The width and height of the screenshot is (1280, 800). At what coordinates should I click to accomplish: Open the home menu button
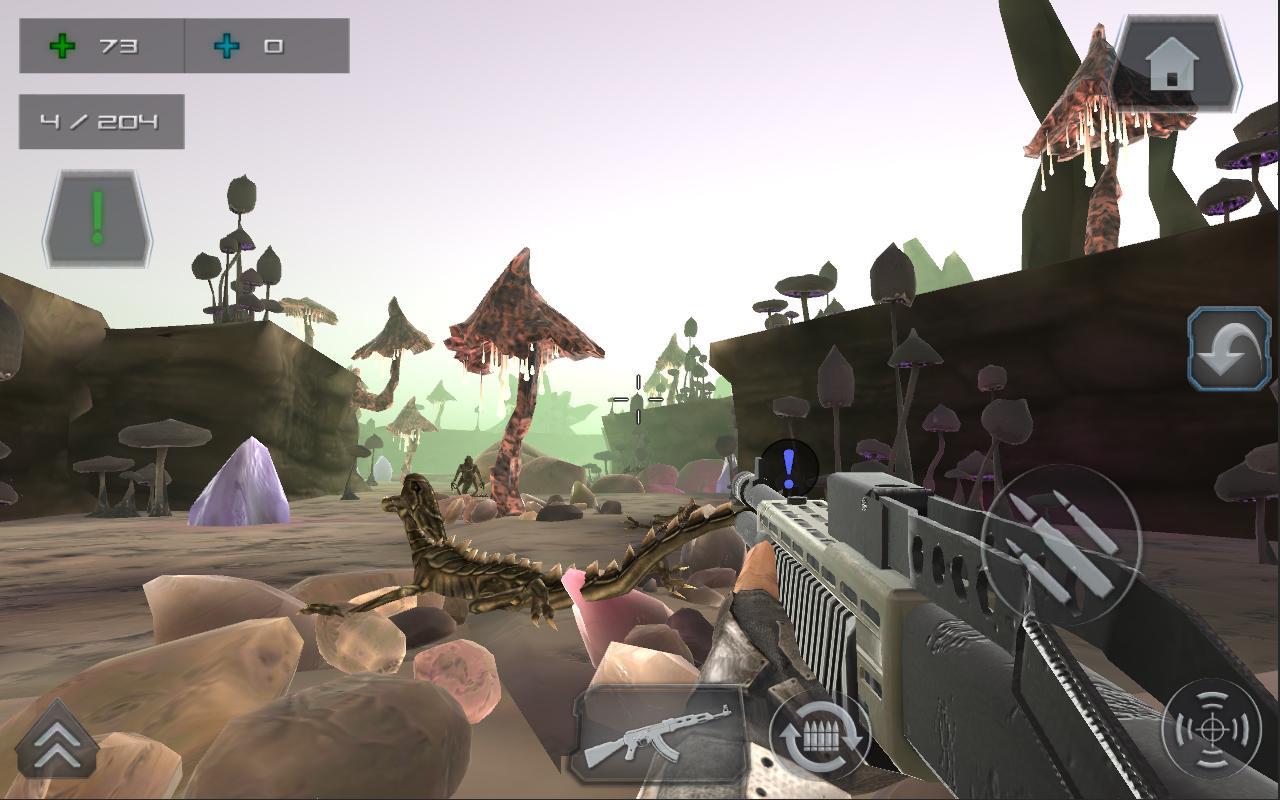[x=1175, y=65]
